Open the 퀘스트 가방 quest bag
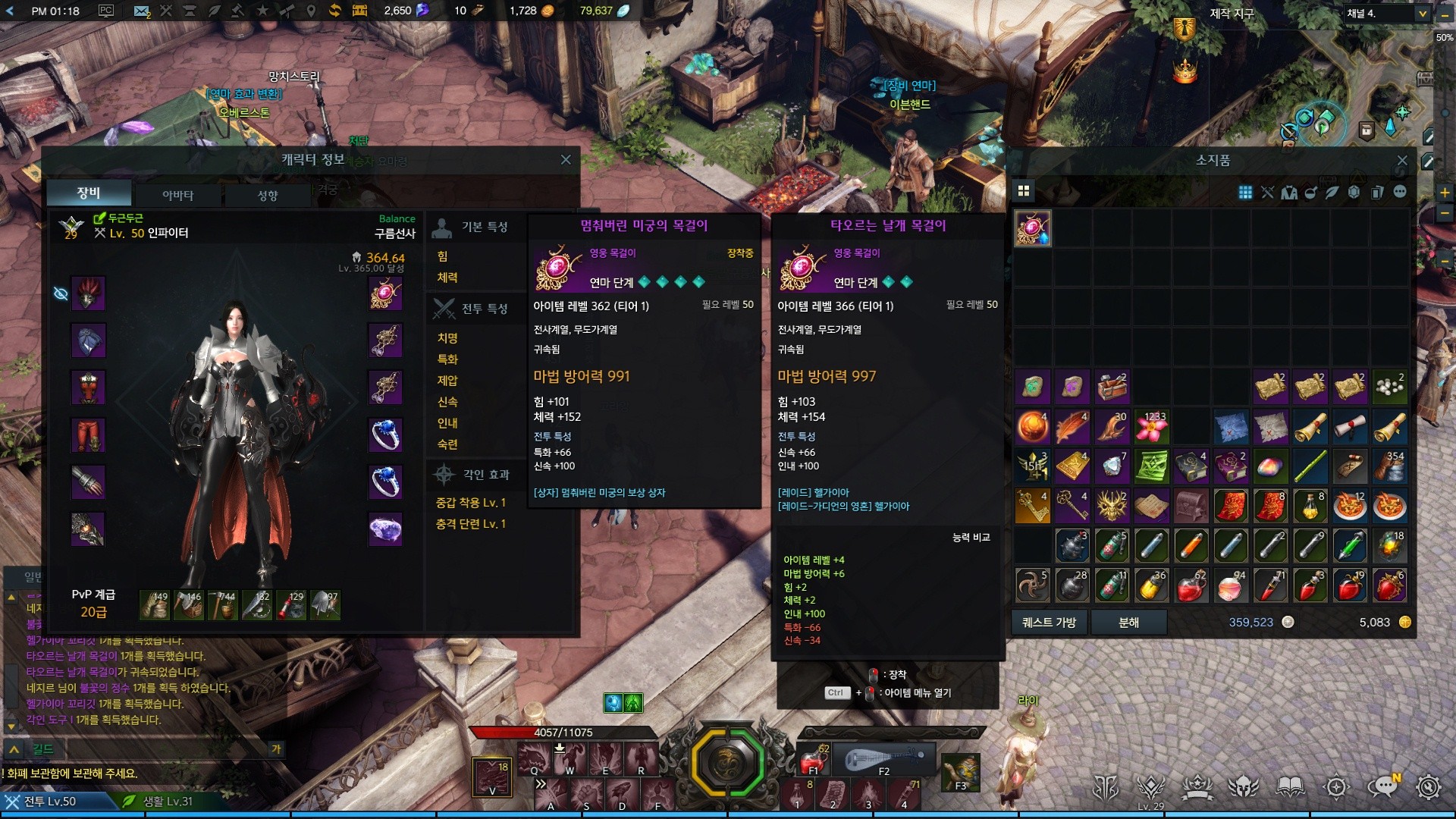 pos(1050,622)
